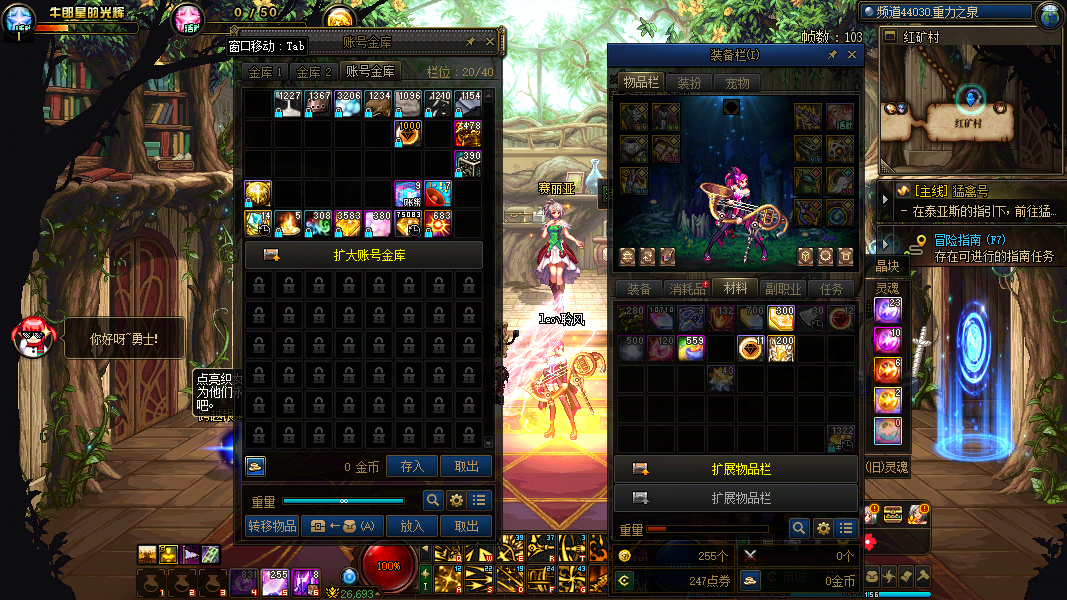
Task: Click the 转移物品 transfer button
Action: click(x=272, y=526)
